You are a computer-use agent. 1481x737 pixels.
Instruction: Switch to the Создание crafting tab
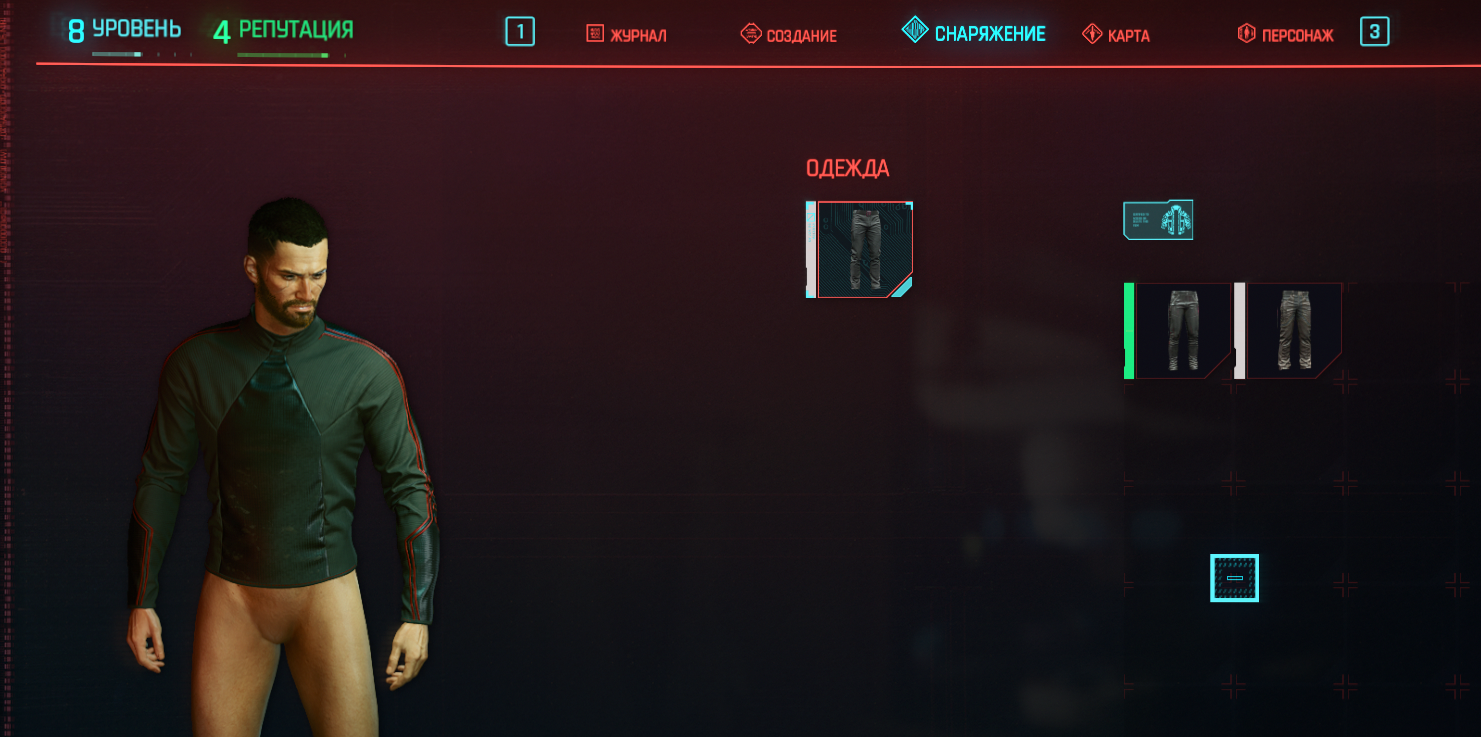[x=789, y=35]
